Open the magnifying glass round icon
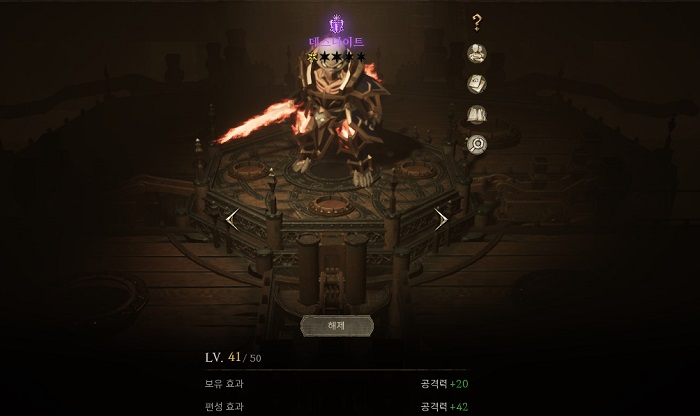The width and height of the screenshot is (700, 416). (477, 144)
